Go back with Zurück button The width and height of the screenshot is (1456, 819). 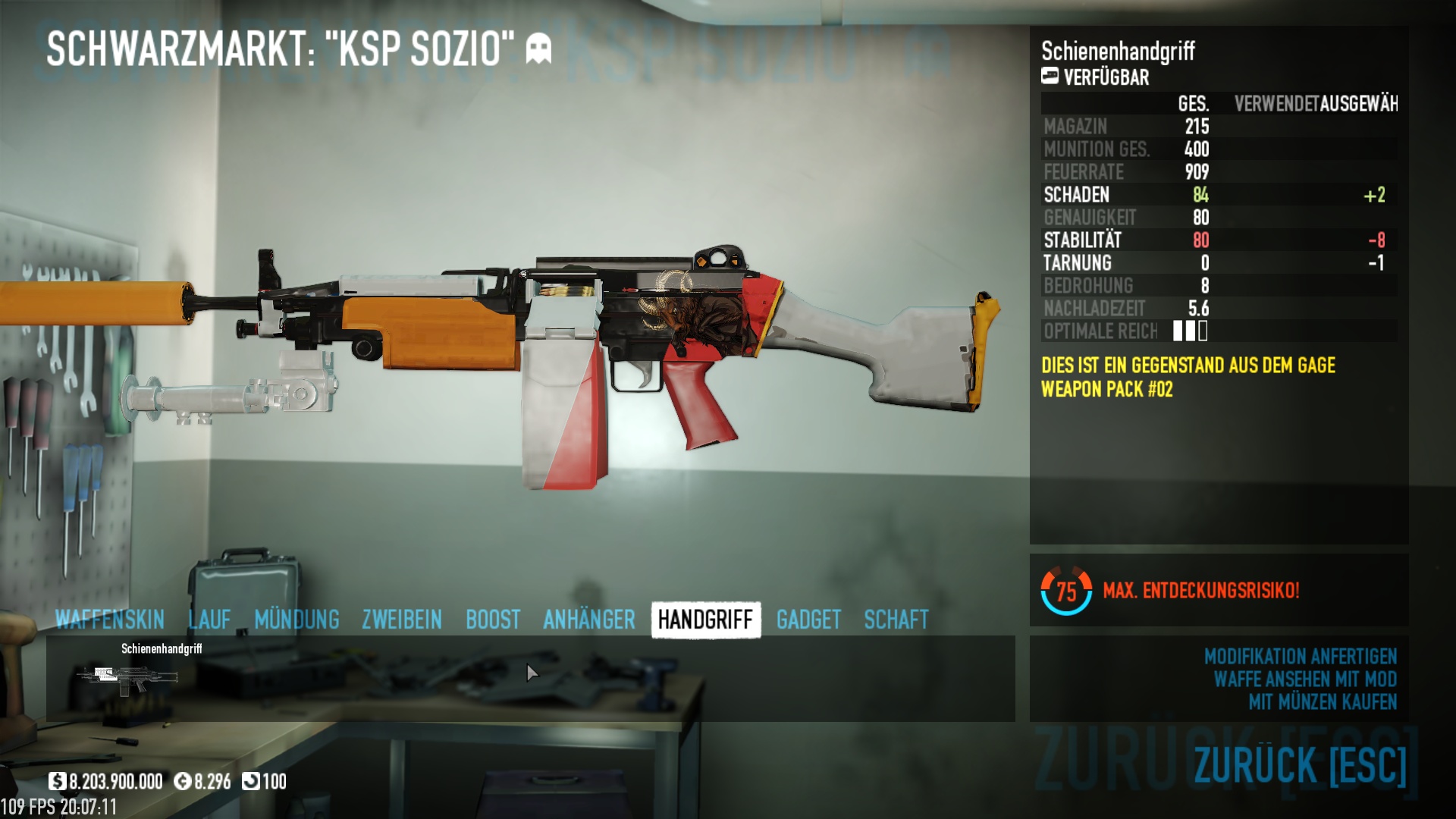(1300, 764)
